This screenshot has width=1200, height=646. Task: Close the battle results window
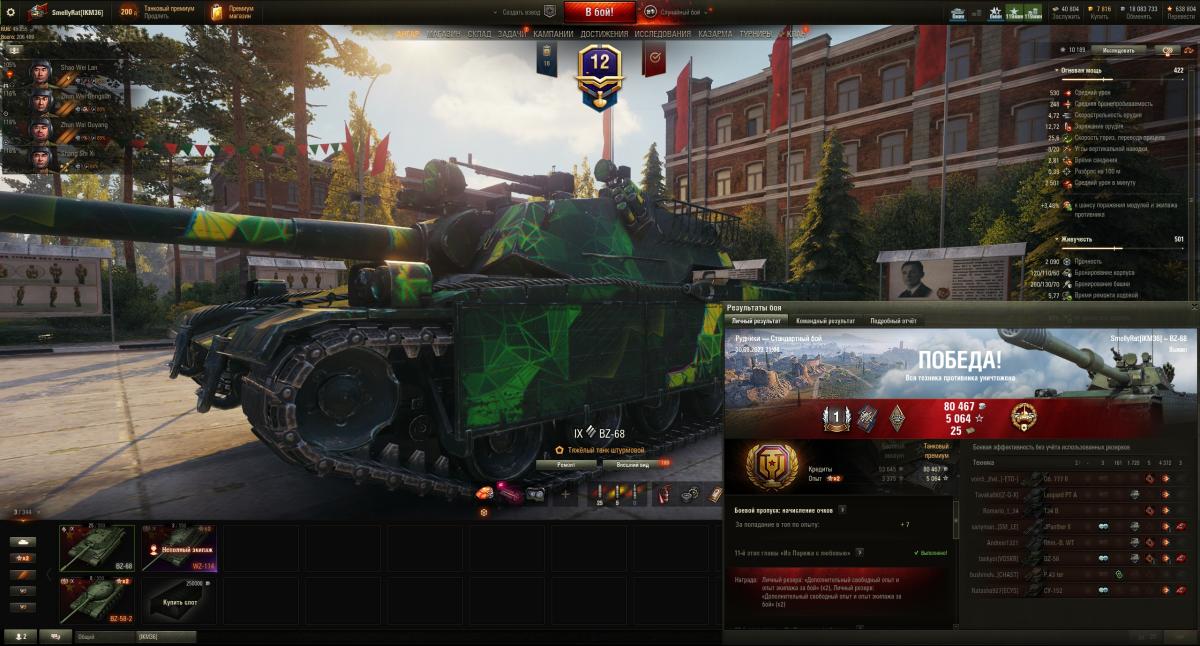pos(1193,307)
